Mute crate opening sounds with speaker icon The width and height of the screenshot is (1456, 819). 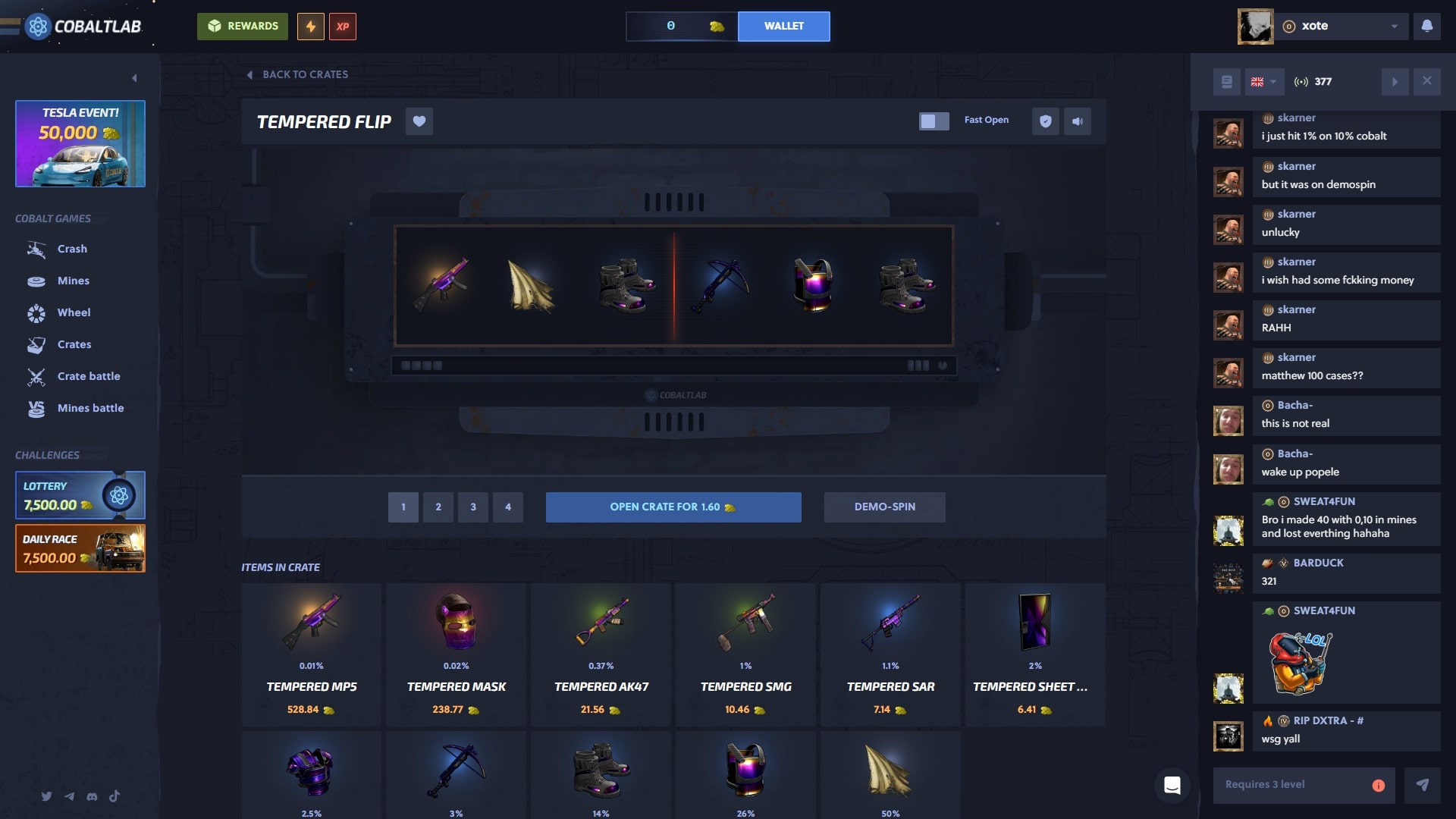click(1078, 121)
